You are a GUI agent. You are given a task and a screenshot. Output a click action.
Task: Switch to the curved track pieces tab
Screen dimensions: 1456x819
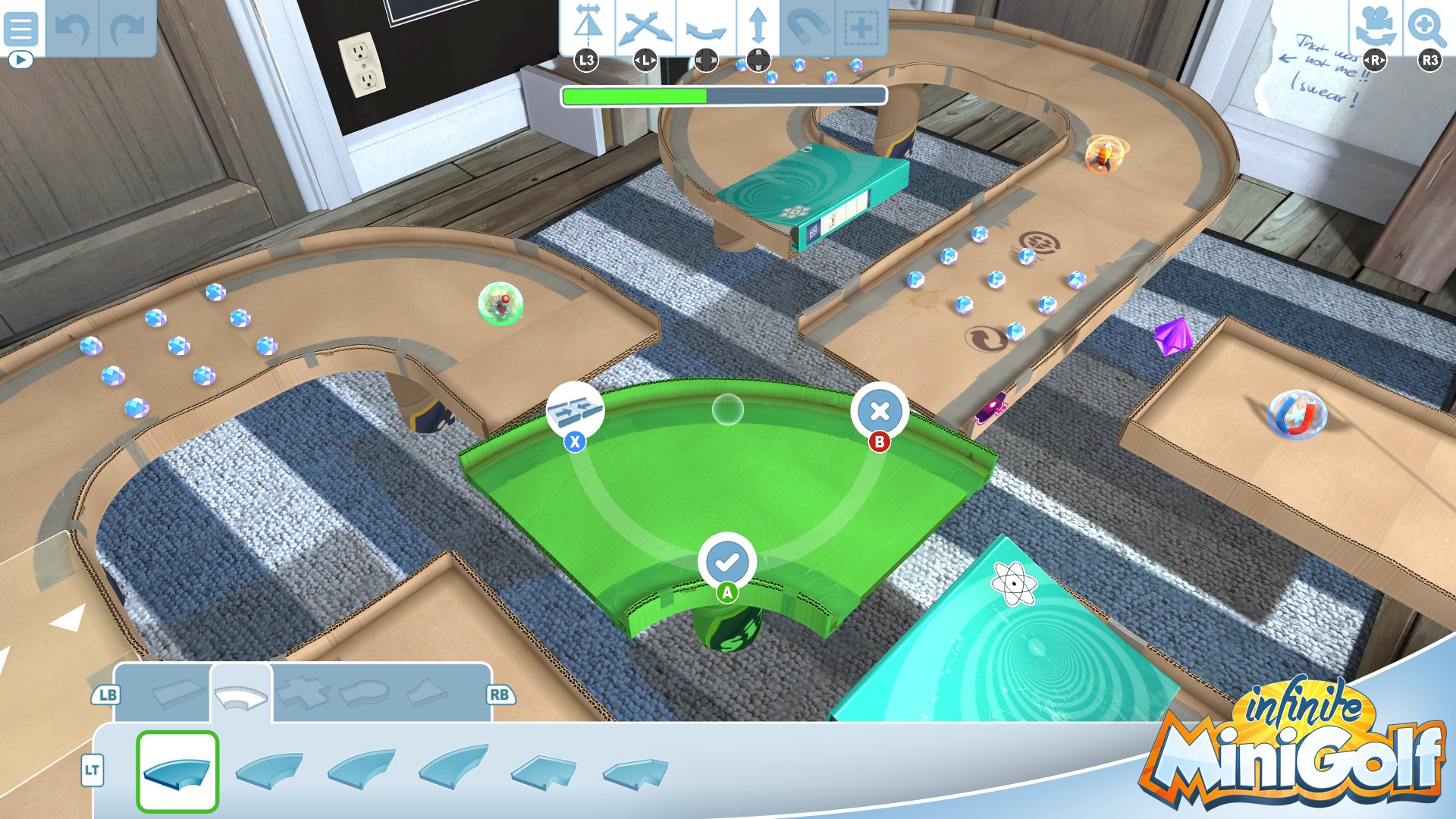[x=240, y=692]
